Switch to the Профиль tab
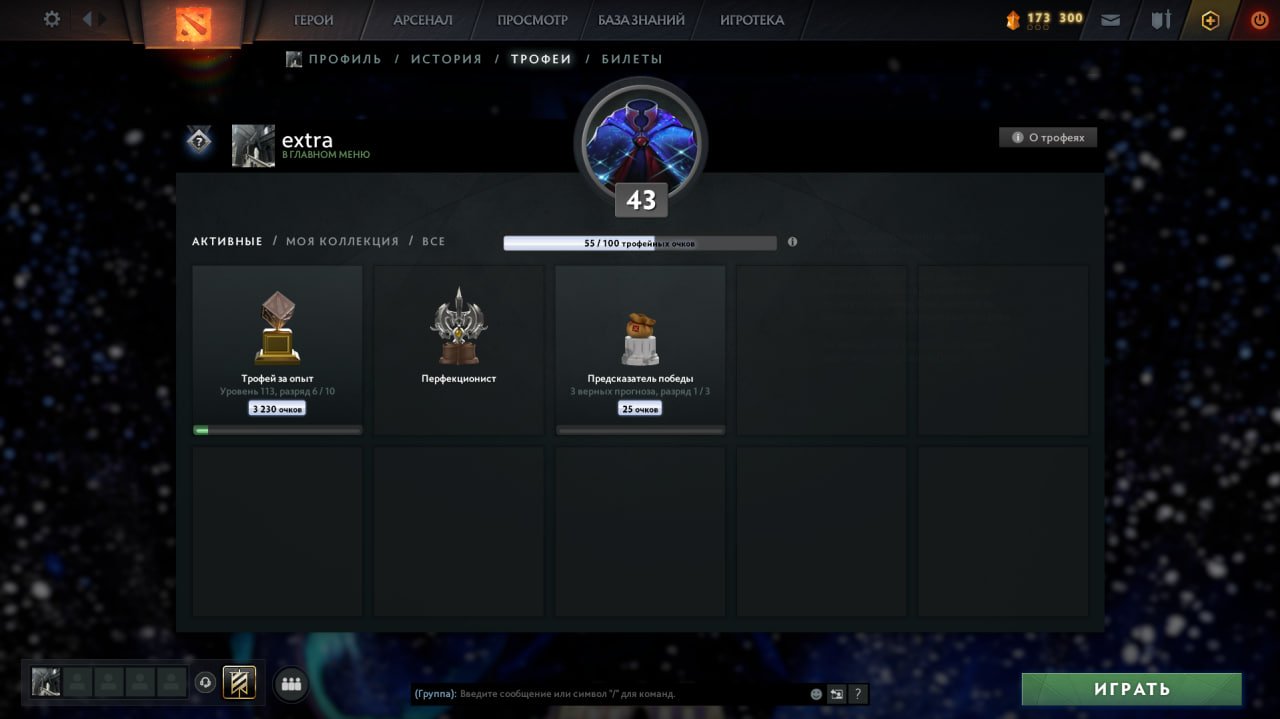This screenshot has width=1280, height=719. coord(344,59)
